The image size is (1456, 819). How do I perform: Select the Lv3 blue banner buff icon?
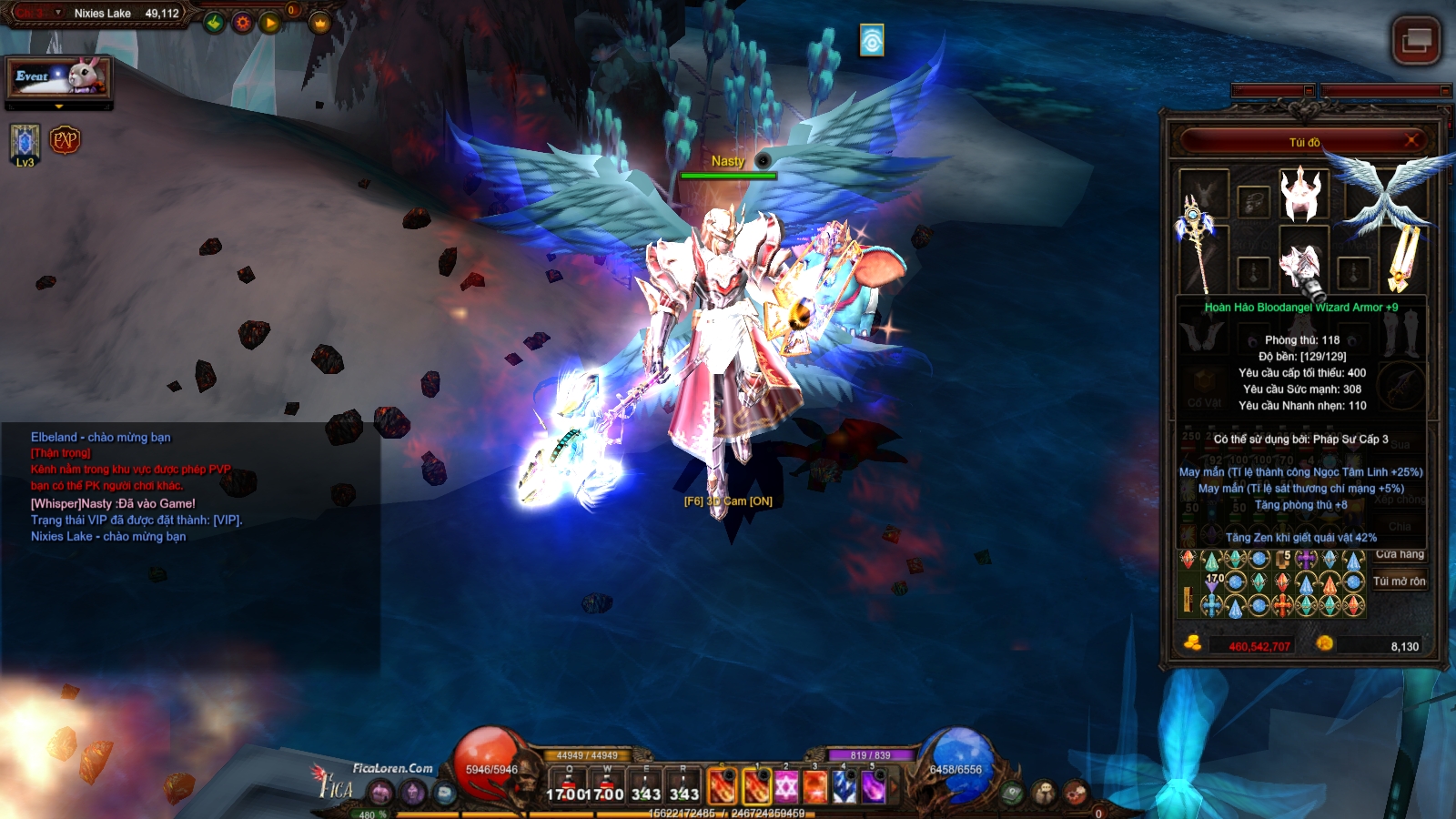coord(25,142)
